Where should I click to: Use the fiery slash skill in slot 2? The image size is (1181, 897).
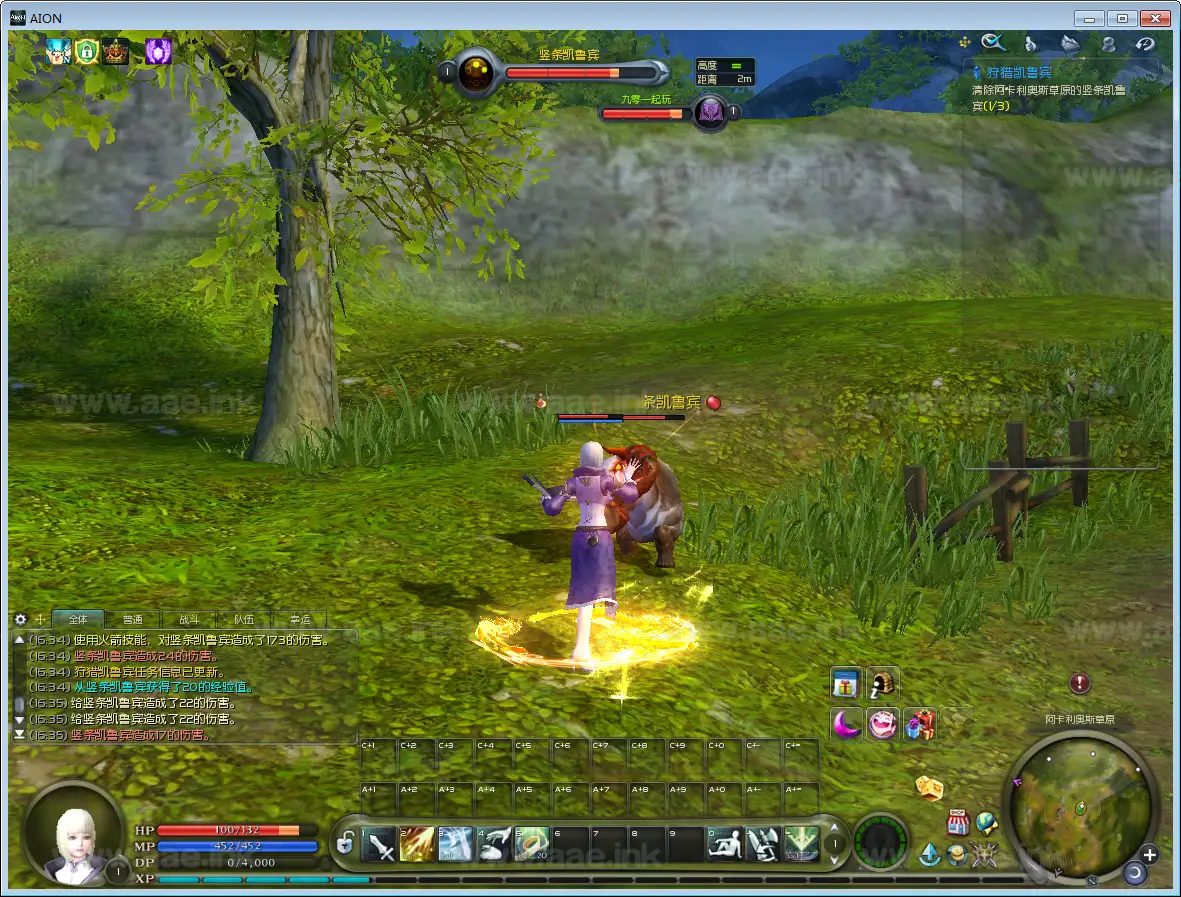(417, 845)
